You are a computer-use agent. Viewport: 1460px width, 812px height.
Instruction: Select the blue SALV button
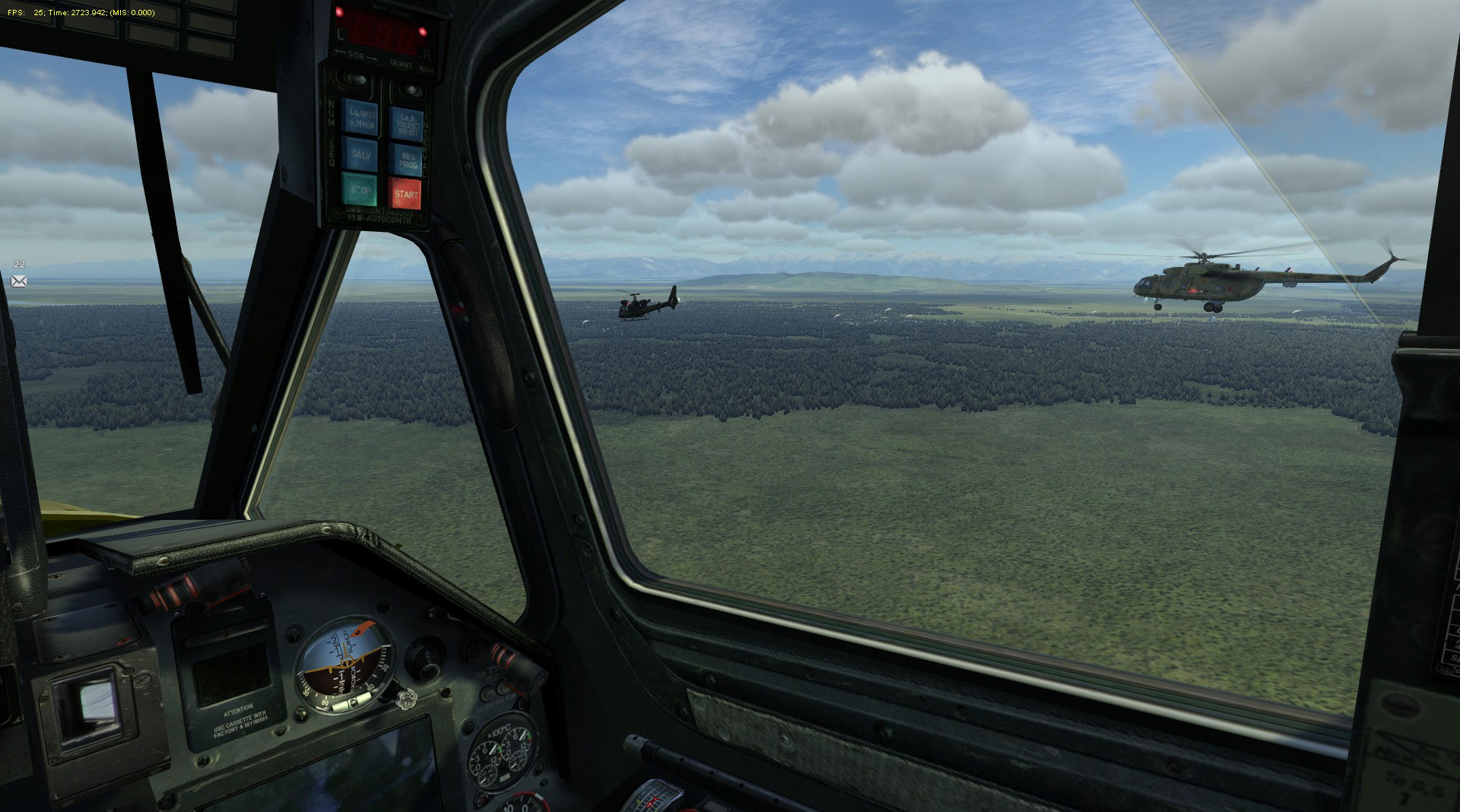coord(359,154)
